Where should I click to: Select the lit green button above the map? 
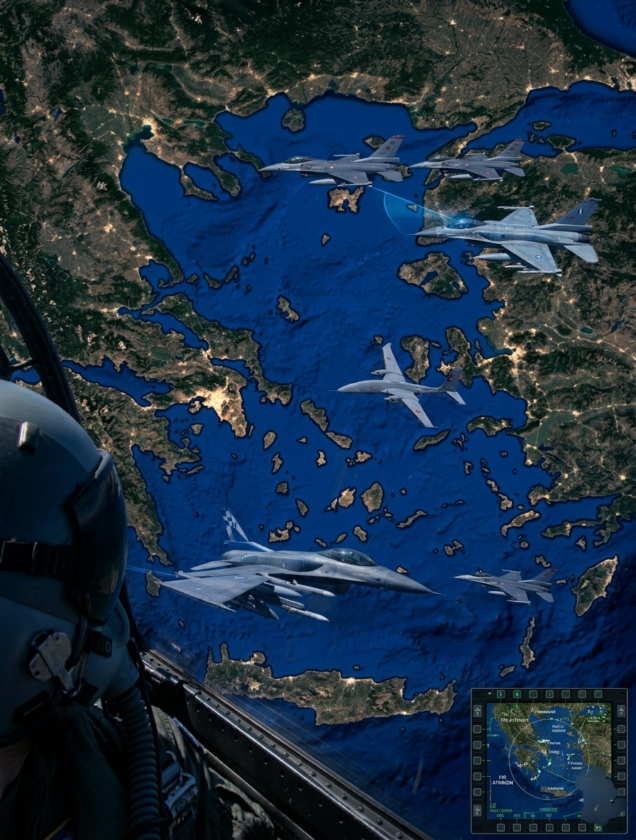click(x=517, y=694)
